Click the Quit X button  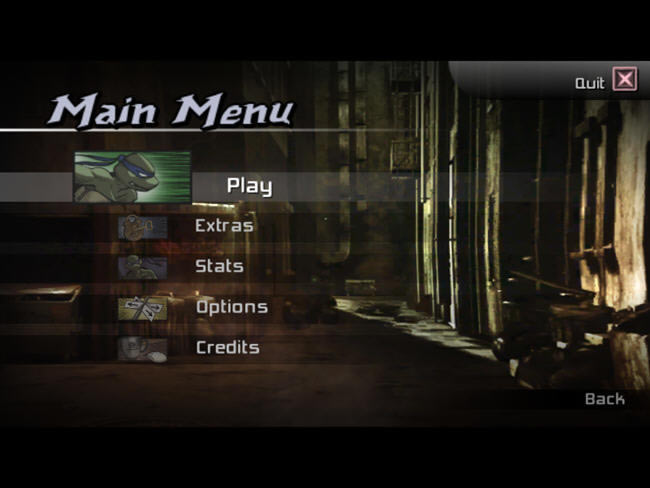[x=624, y=80]
